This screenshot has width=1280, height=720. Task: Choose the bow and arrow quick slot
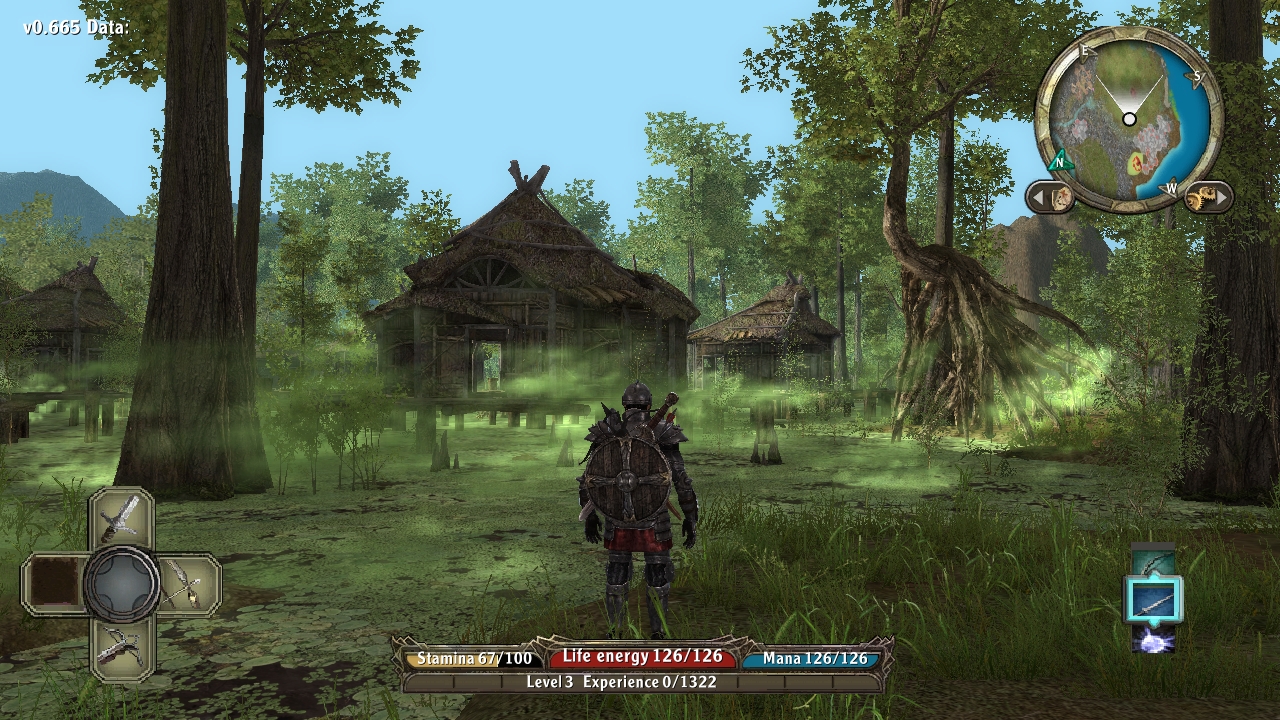point(186,583)
